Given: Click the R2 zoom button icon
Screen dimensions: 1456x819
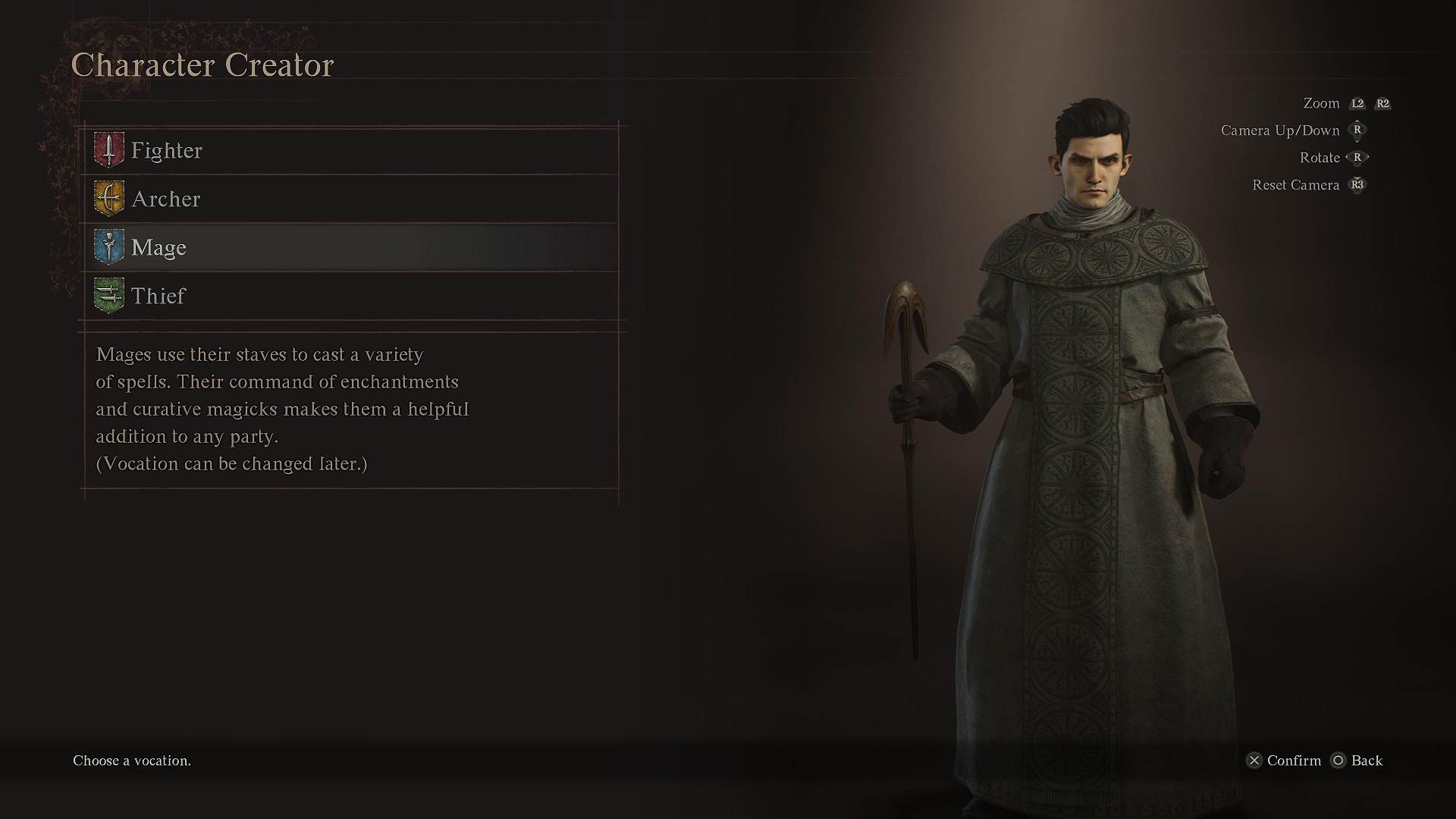Looking at the screenshot, I should [x=1382, y=103].
